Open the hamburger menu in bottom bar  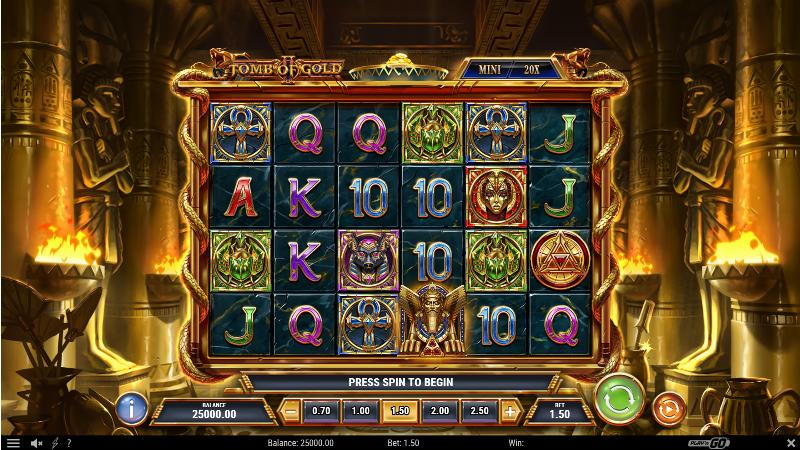click(x=13, y=442)
